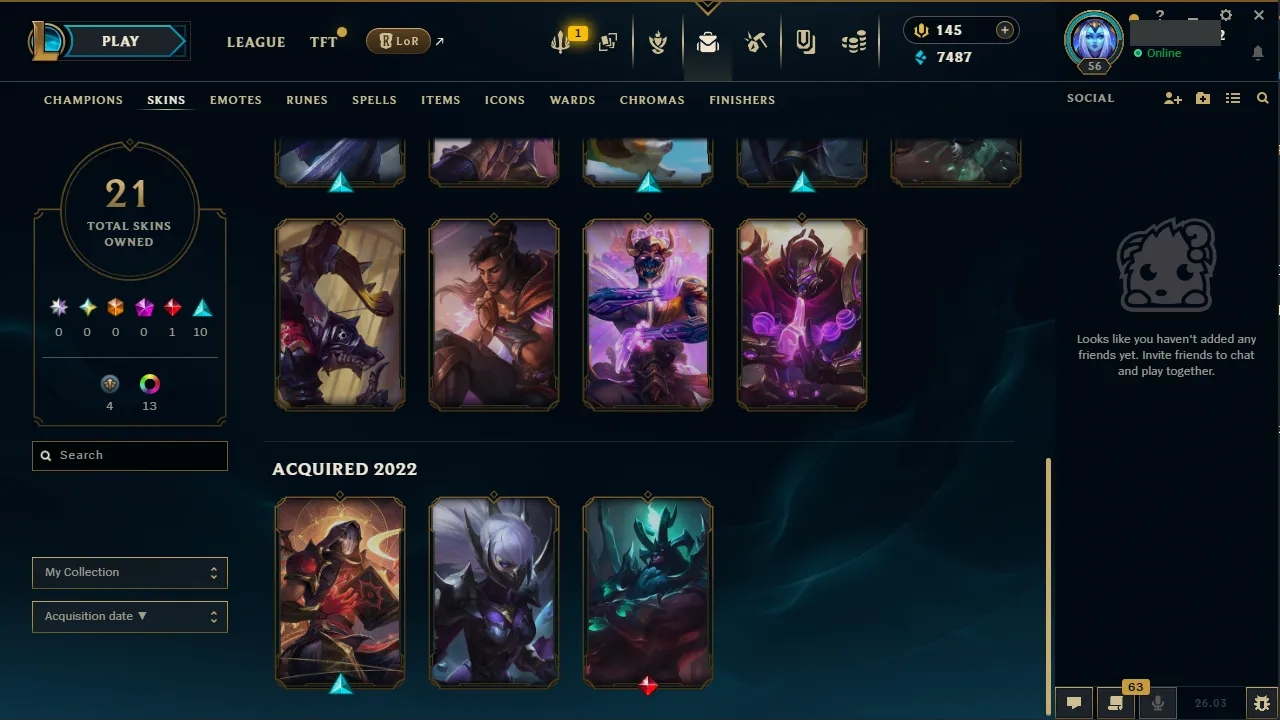Open Hextech Crafting forge icon
This screenshot has height=720, width=1280.
pos(756,41)
